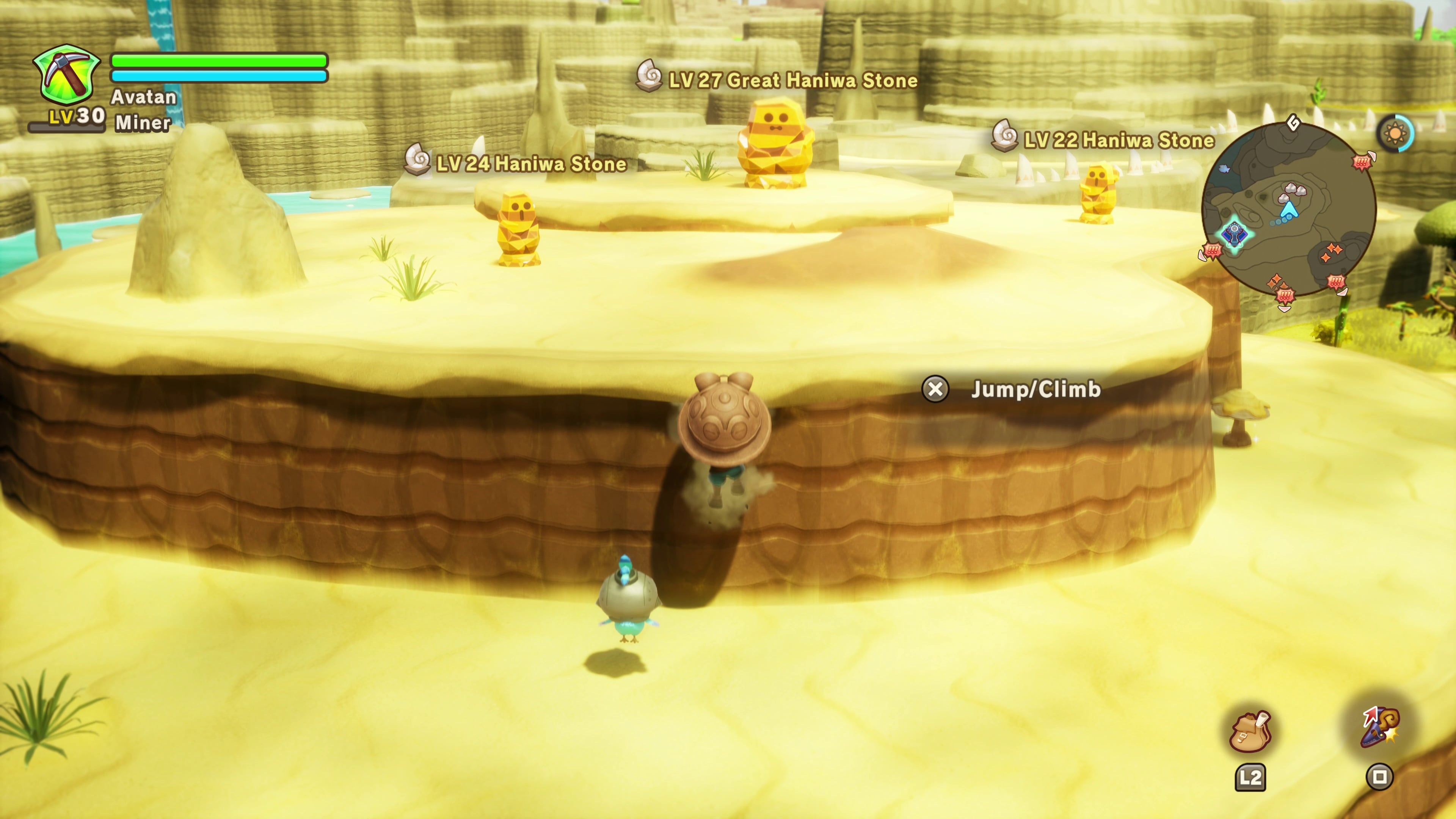The height and width of the screenshot is (819, 1456).
Task: Click the fish marker on the minimap
Action: tap(1224, 168)
